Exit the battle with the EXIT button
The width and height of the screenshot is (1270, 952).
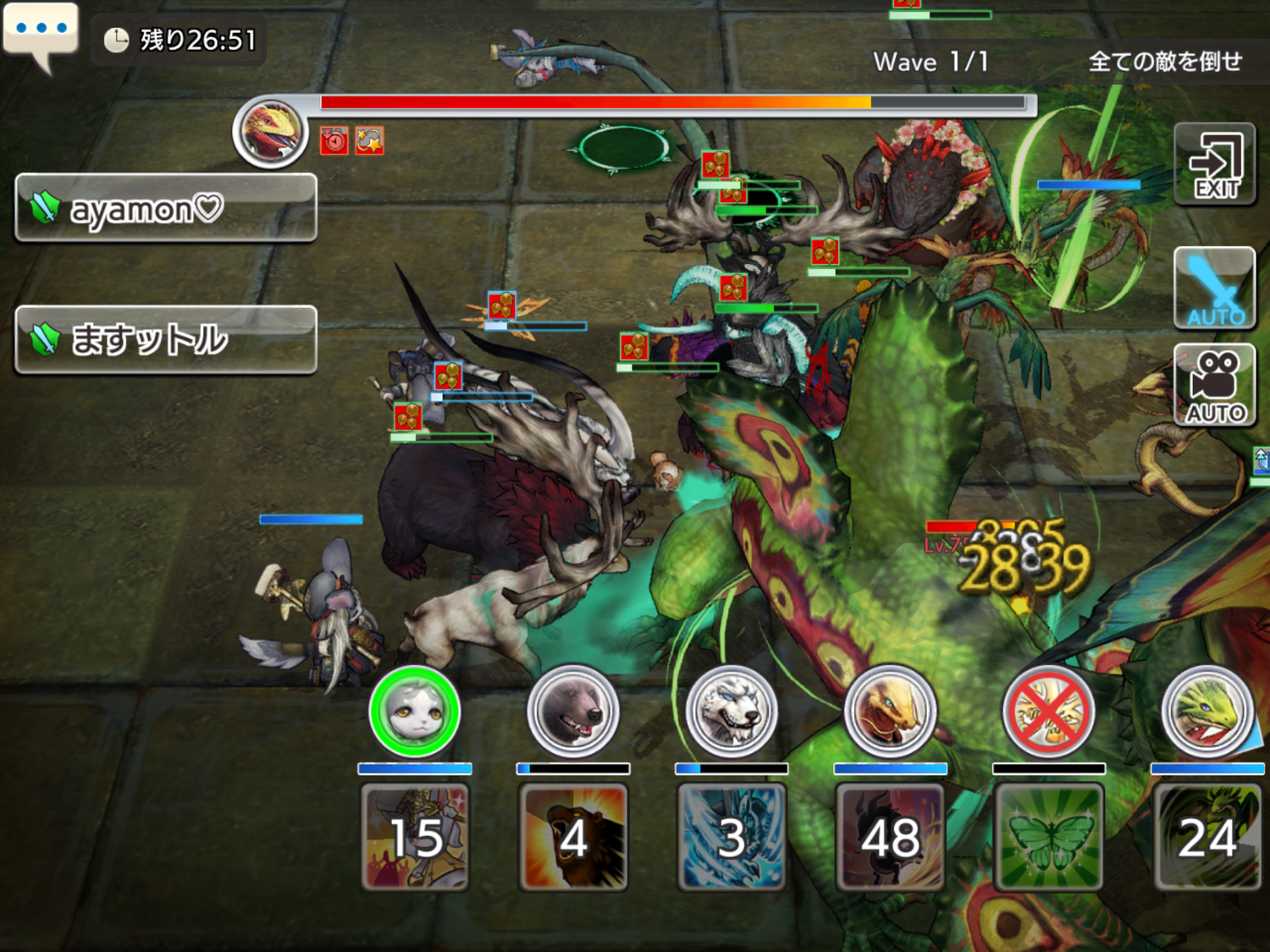(x=1214, y=164)
